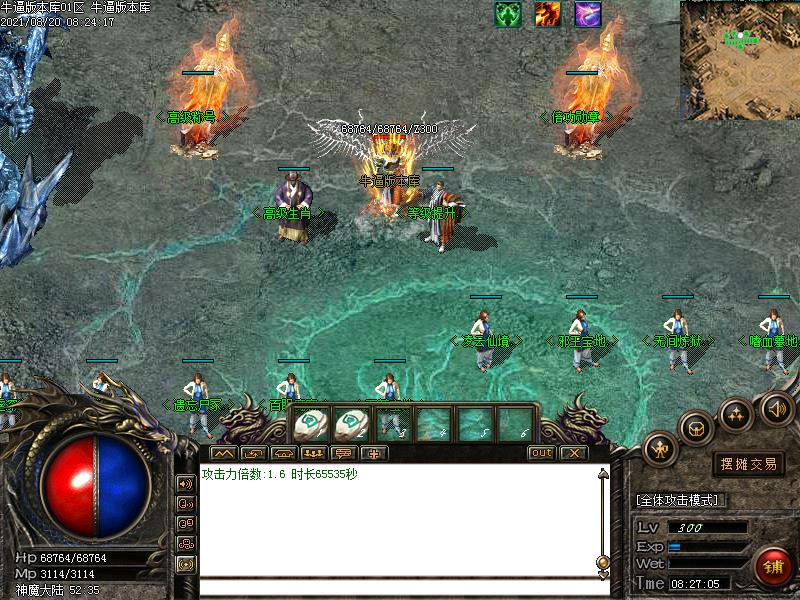This screenshot has height=600, width=800.
Task: Click the red 铺 shop button
Action: tap(773, 567)
